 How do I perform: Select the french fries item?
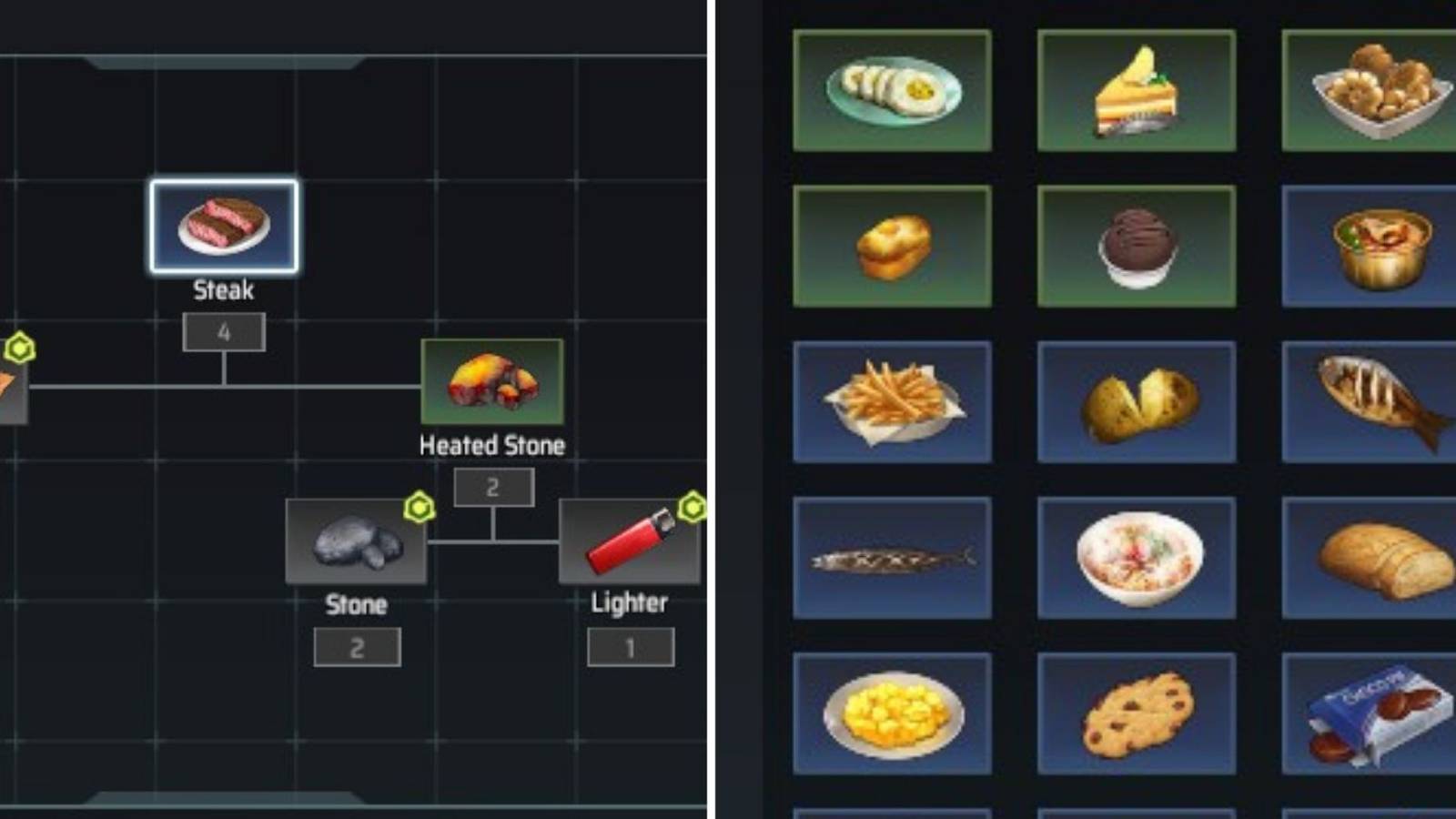tap(892, 400)
